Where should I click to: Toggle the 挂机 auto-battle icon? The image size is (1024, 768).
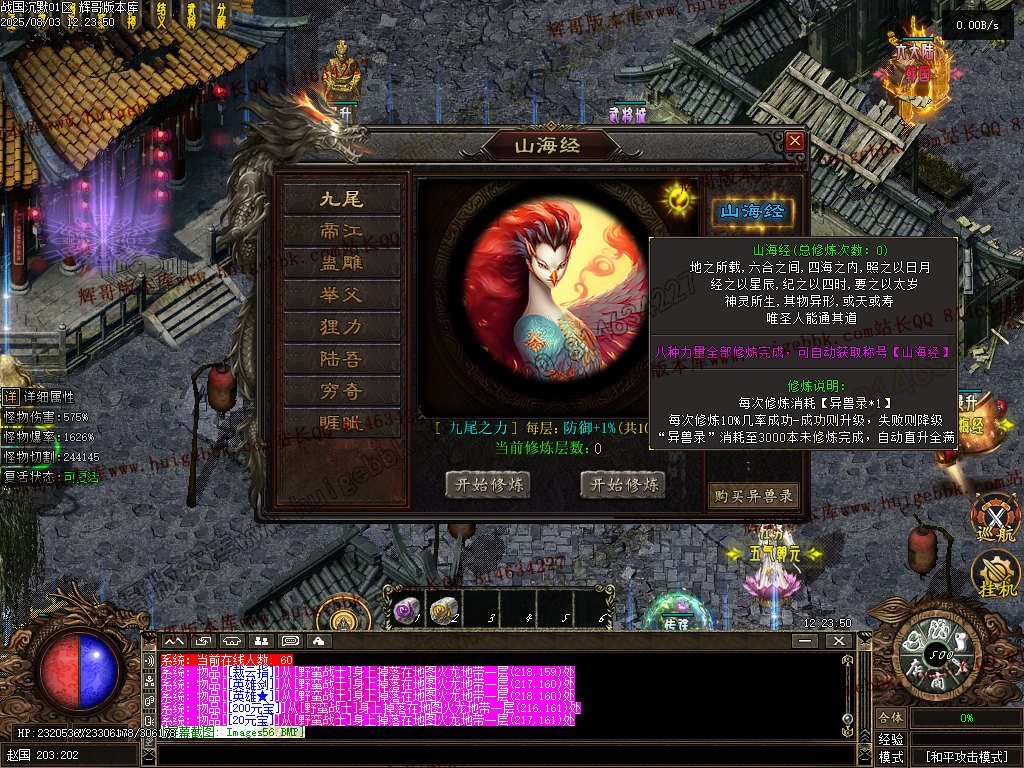tap(996, 575)
